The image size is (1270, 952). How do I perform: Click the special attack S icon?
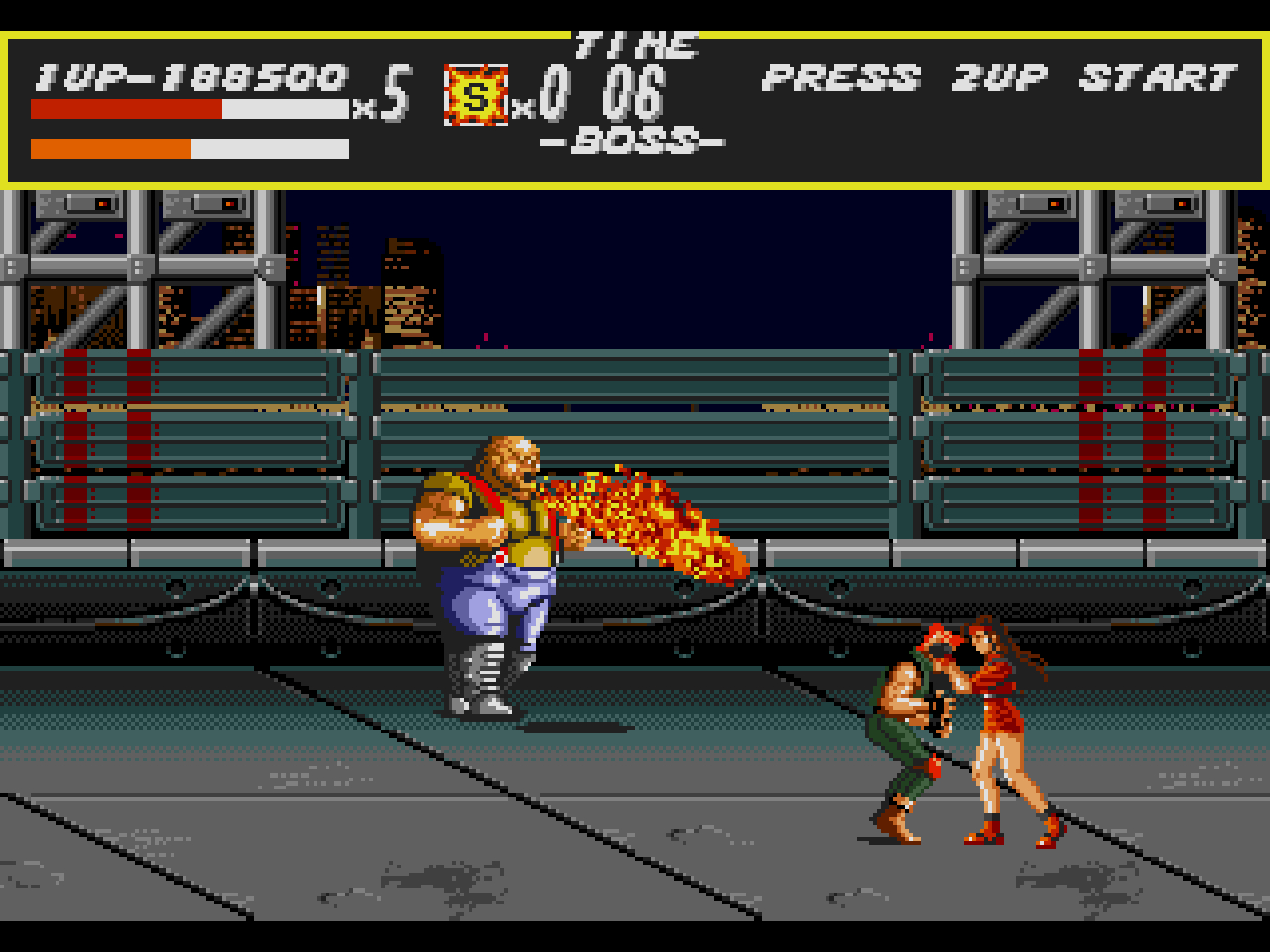[476, 96]
